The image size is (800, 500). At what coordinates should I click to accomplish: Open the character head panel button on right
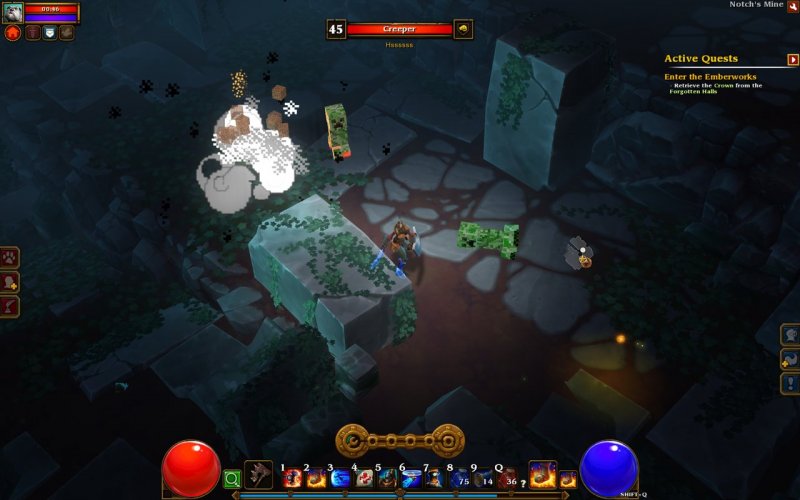click(x=790, y=334)
